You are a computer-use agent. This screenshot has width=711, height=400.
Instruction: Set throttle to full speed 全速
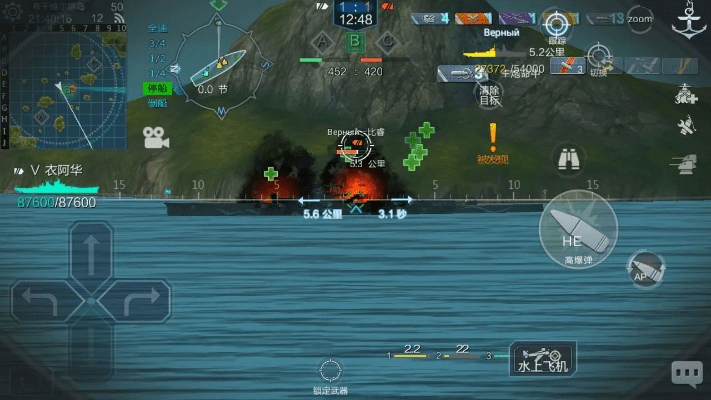(x=158, y=28)
